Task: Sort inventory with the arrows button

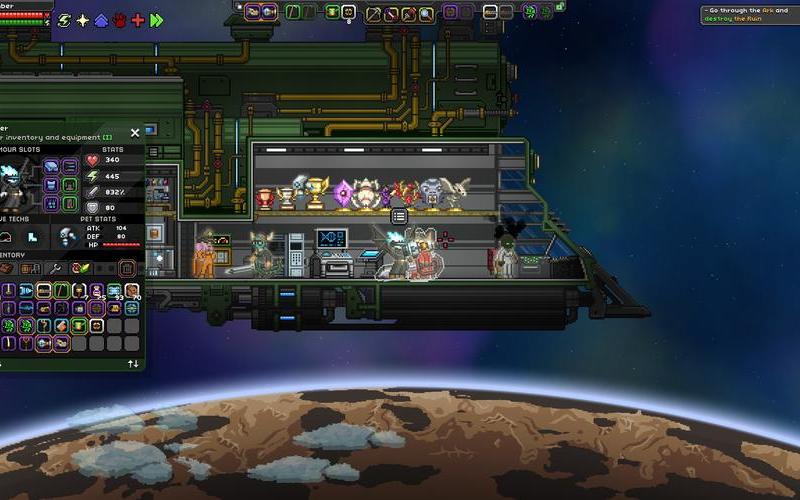Action: [133, 364]
